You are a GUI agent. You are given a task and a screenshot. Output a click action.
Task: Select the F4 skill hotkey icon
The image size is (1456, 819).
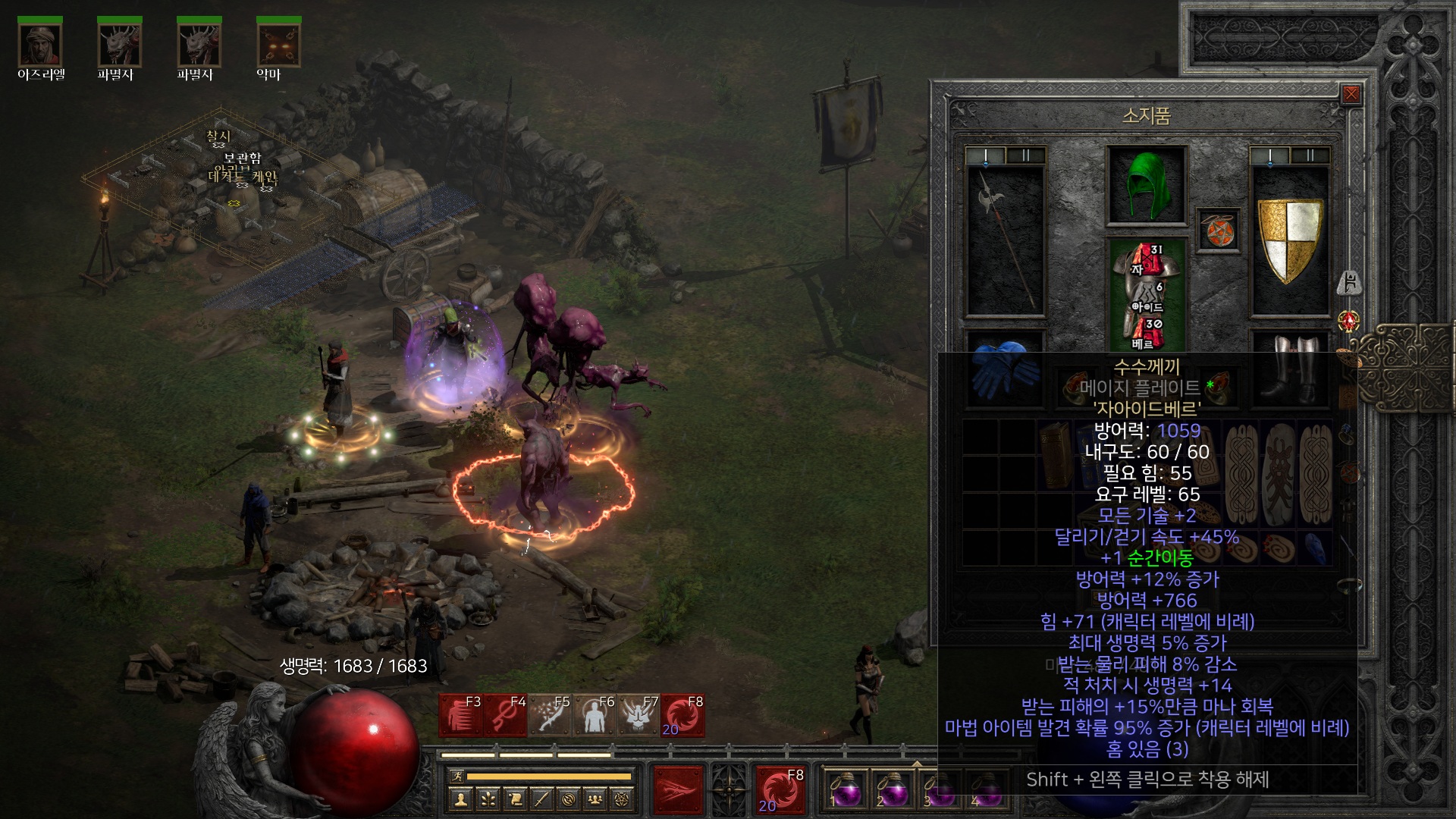[505, 715]
